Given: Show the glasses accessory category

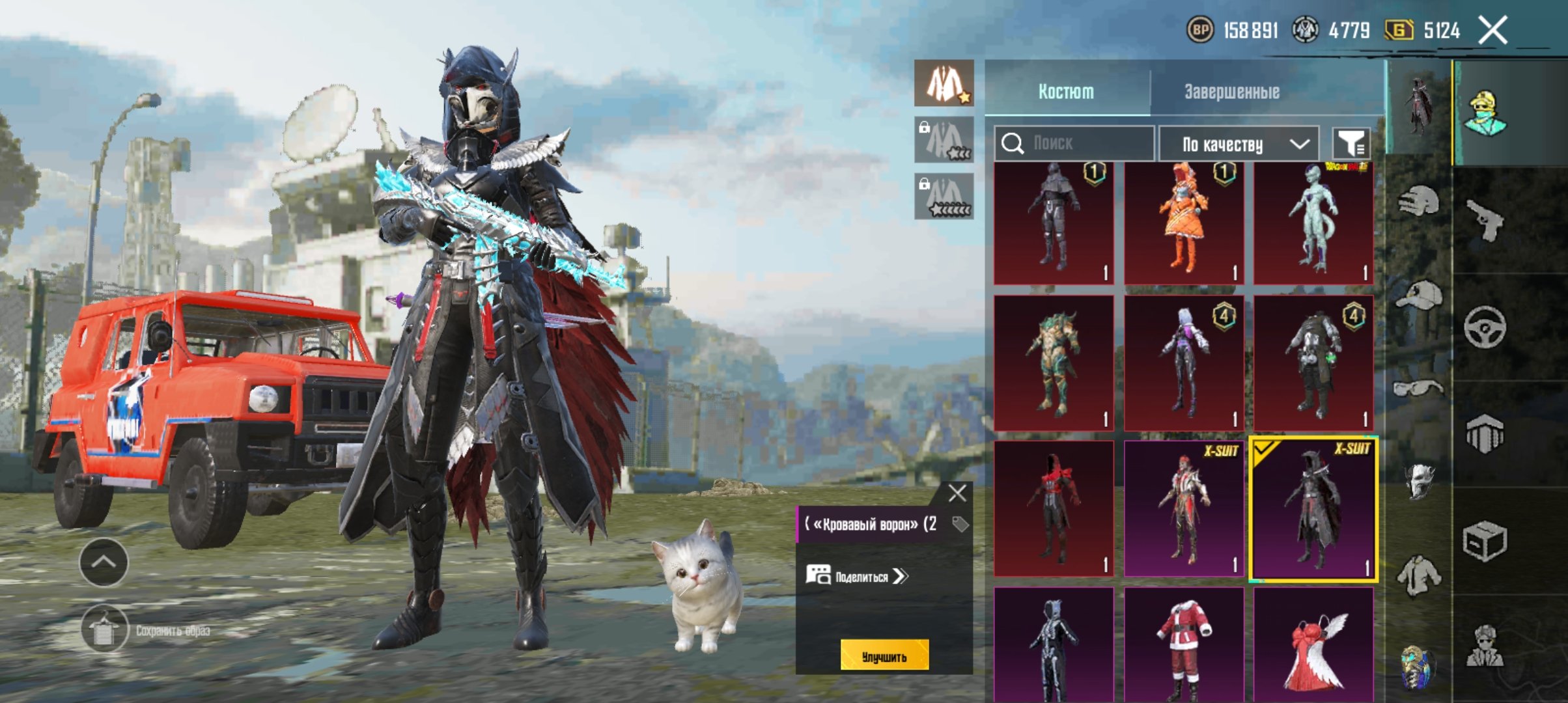Looking at the screenshot, I should tap(1418, 389).
